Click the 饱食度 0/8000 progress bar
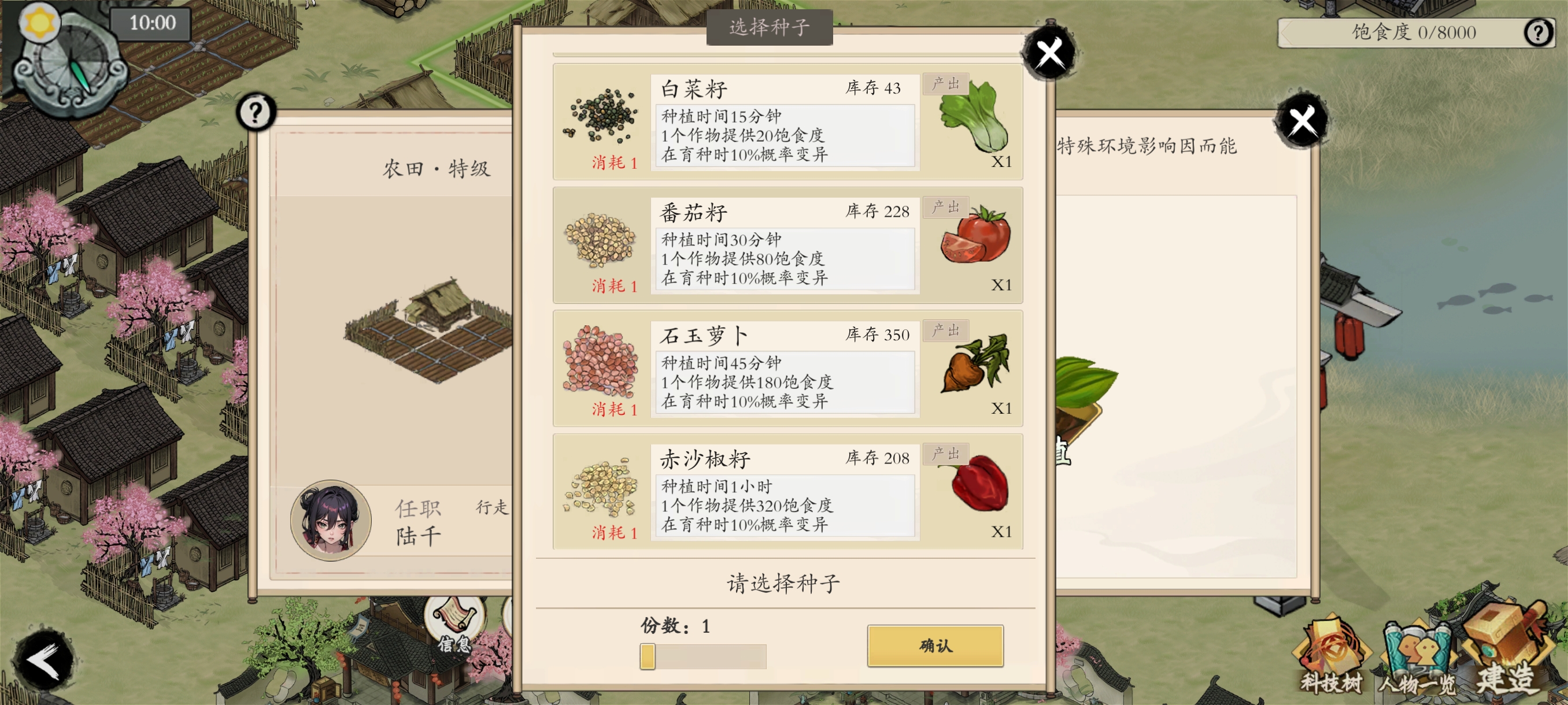The image size is (1568, 705). (x=1412, y=33)
